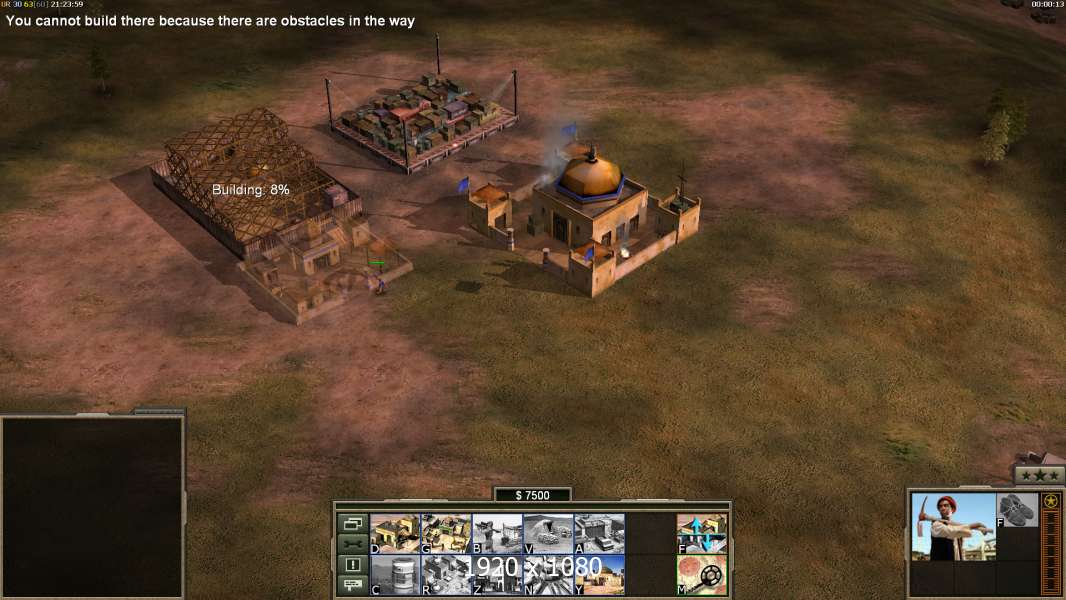Pick the Stinger Site icon marked B
The width and height of the screenshot is (1066, 600).
(x=497, y=534)
